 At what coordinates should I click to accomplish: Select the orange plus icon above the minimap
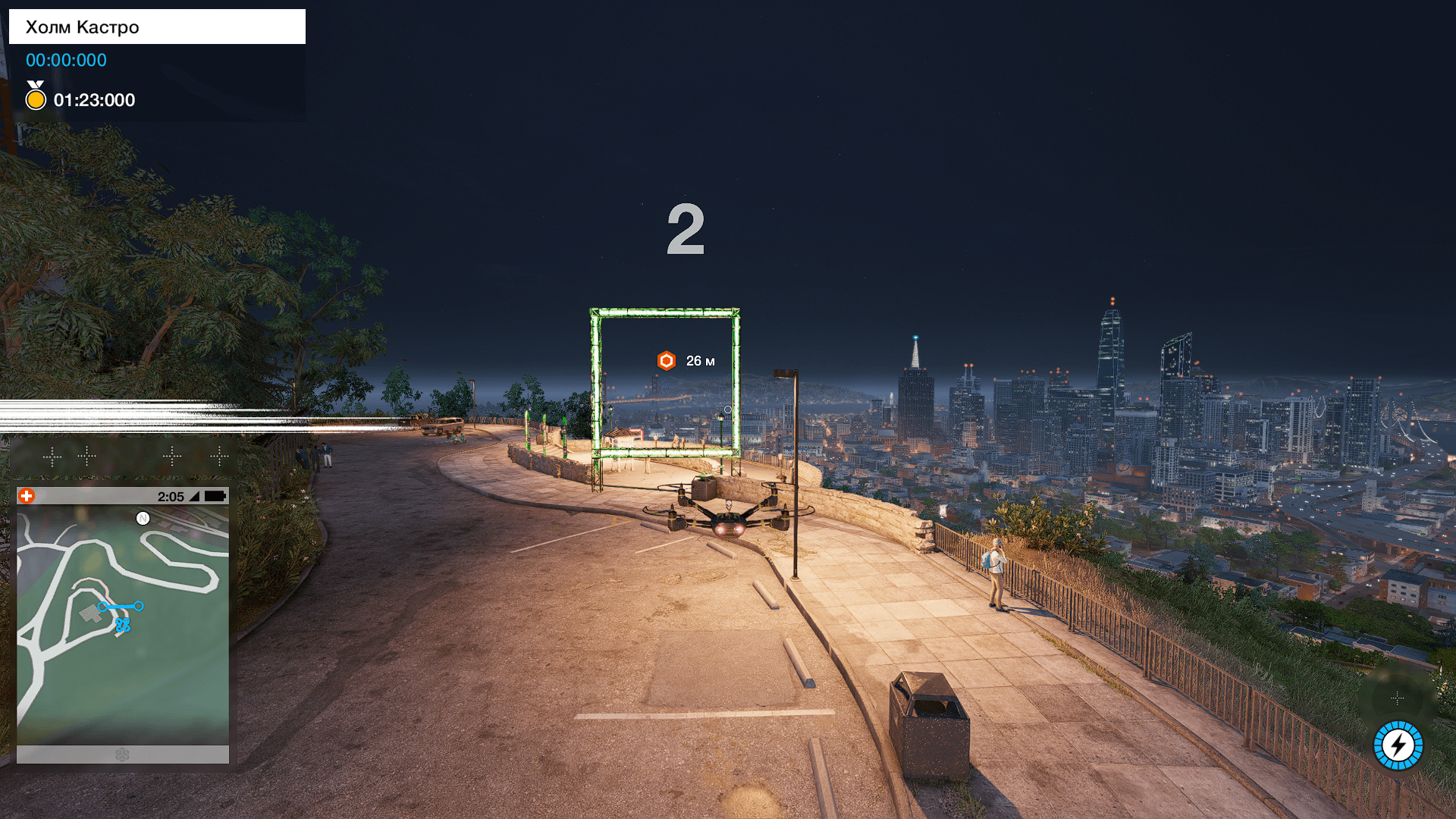[27, 496]
